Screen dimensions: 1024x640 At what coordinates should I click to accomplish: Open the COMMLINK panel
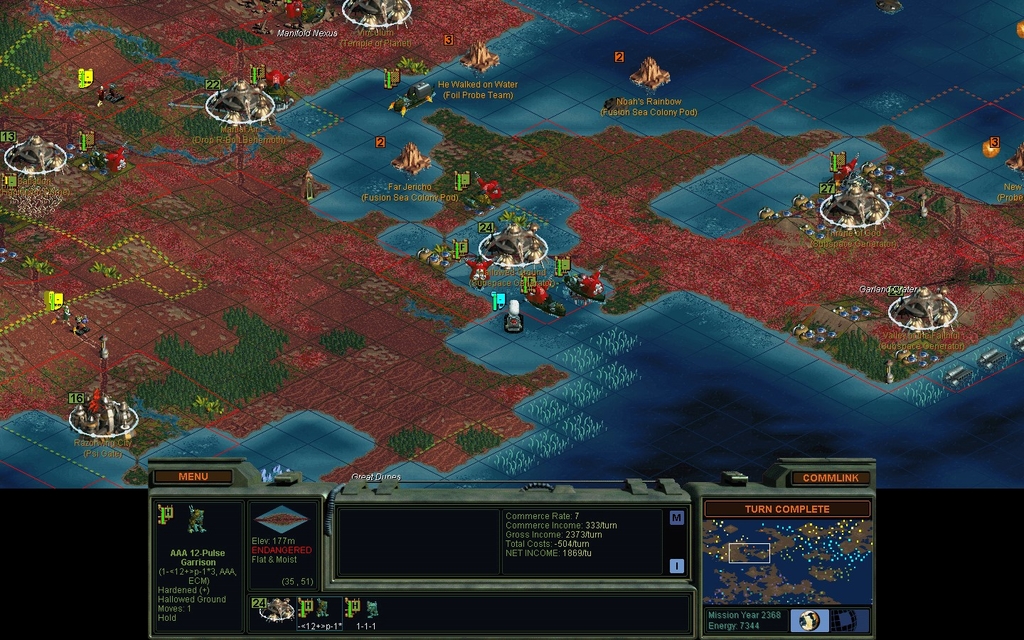click(x=830, y=478)
